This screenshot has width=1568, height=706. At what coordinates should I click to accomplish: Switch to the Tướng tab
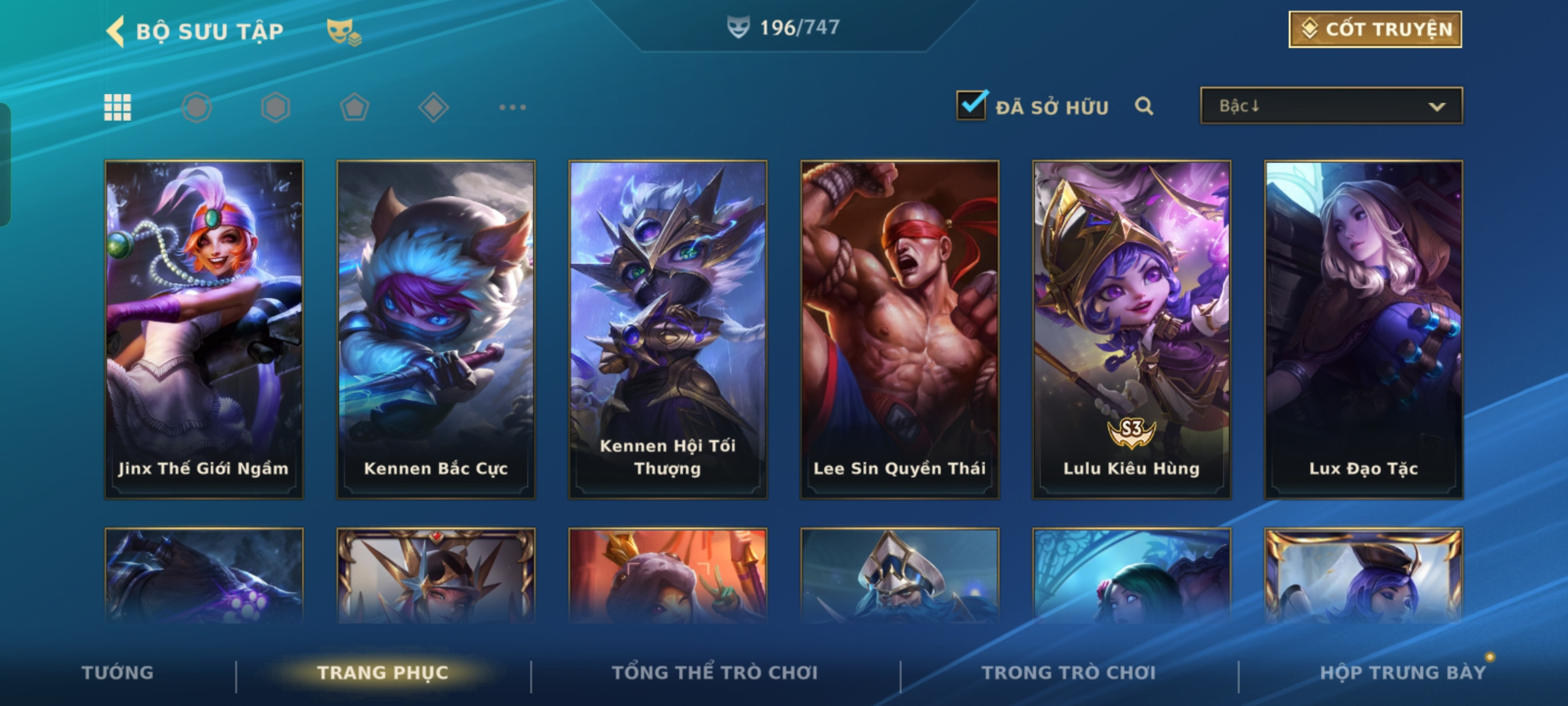[118, 673]
